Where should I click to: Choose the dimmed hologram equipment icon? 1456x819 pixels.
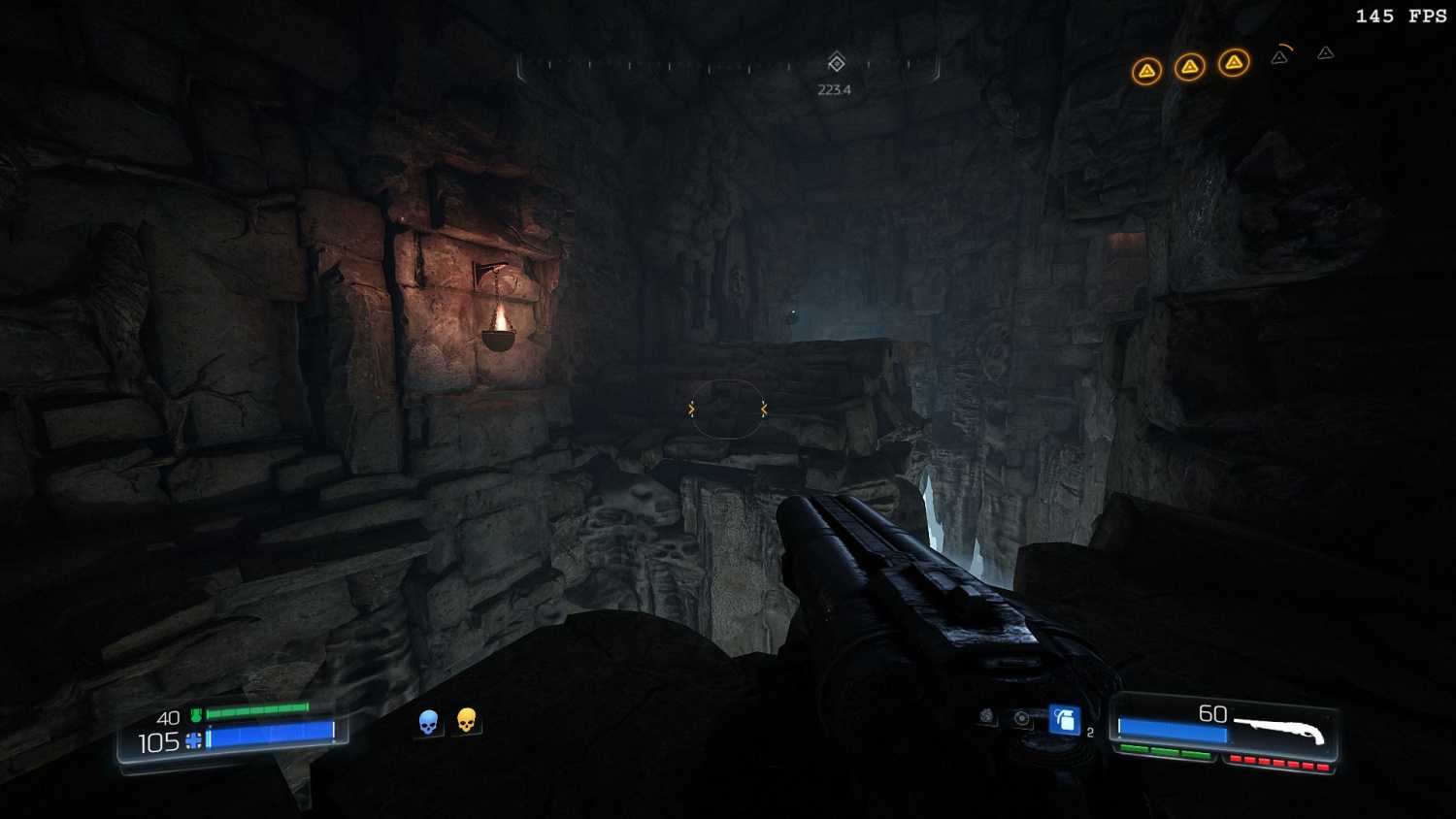click(x=1021, y=718)
